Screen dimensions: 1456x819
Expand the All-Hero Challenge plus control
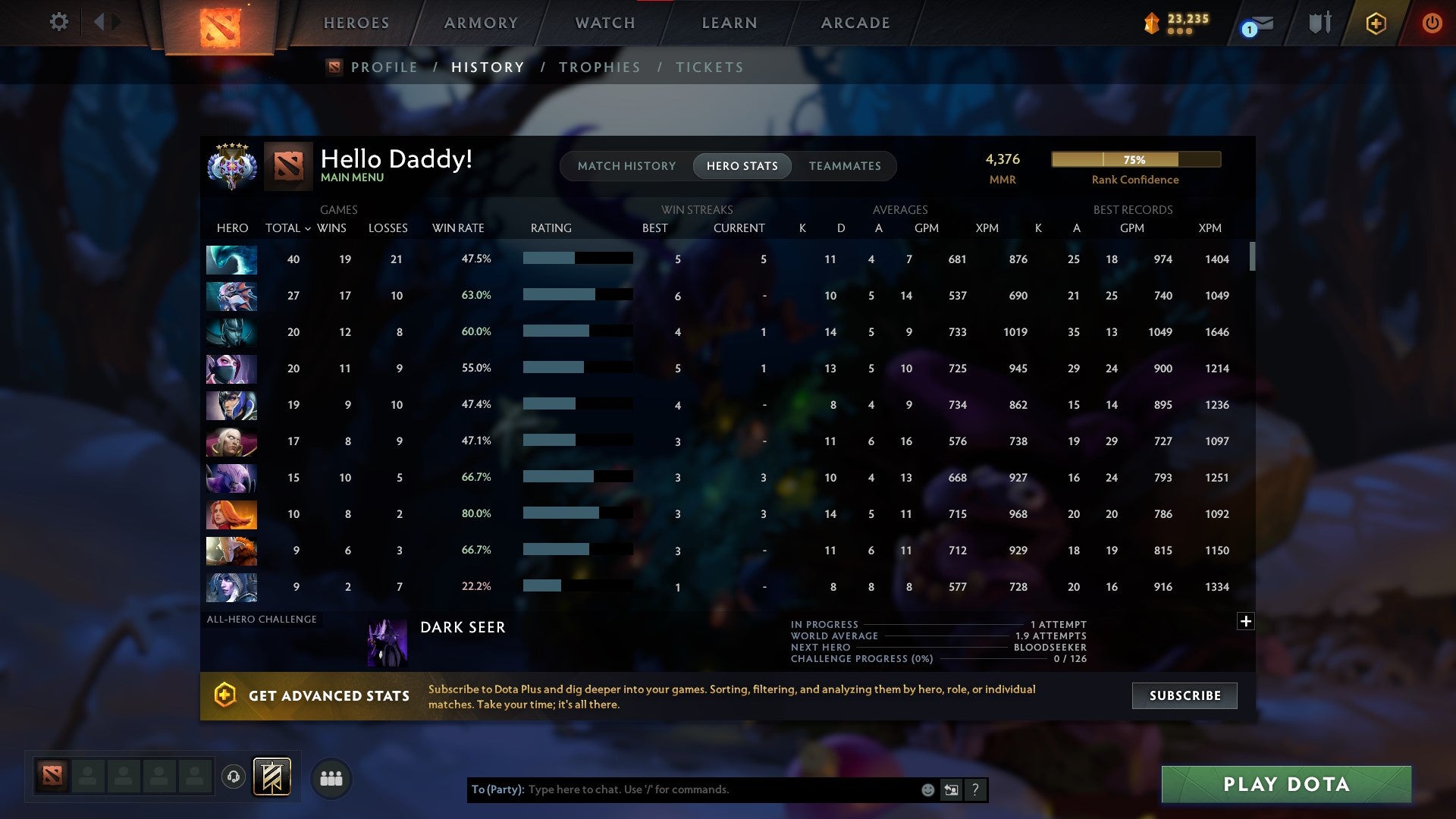tap(1246, 621)
